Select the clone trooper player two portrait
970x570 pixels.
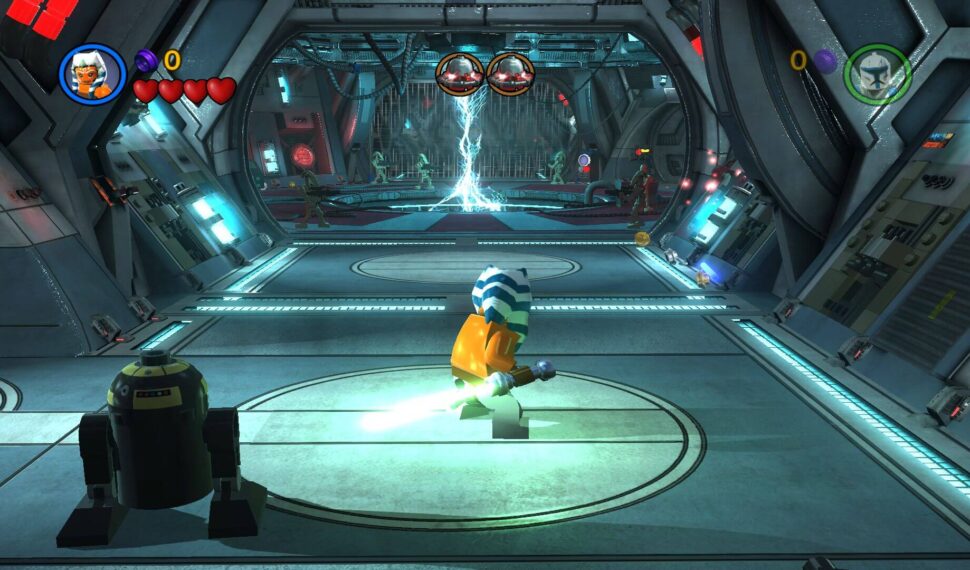coord(877,75)
